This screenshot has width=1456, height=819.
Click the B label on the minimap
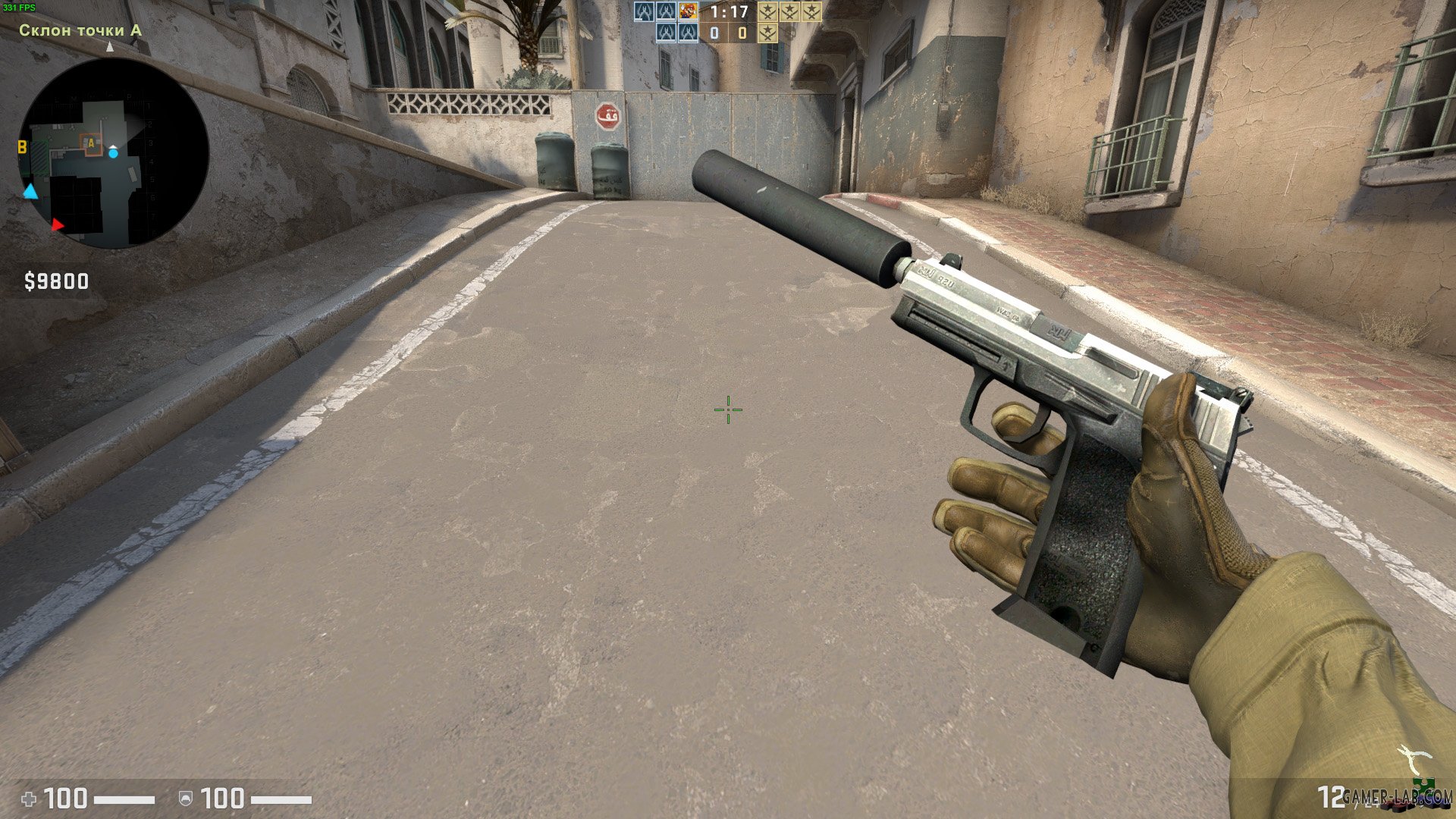click(x=22, y=146)
